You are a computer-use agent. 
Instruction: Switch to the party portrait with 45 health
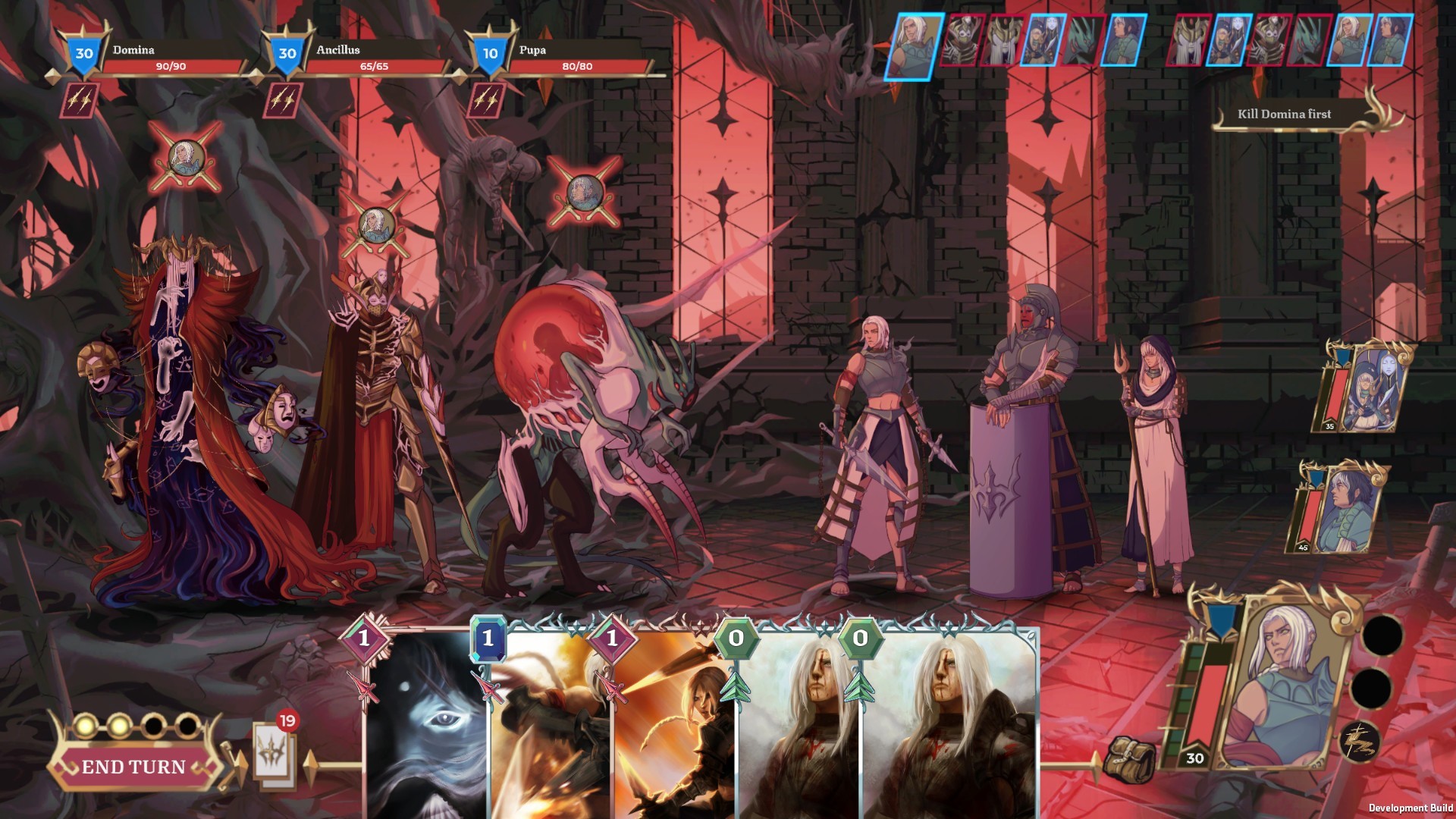pyautogui.click(x=1338, y=508)
